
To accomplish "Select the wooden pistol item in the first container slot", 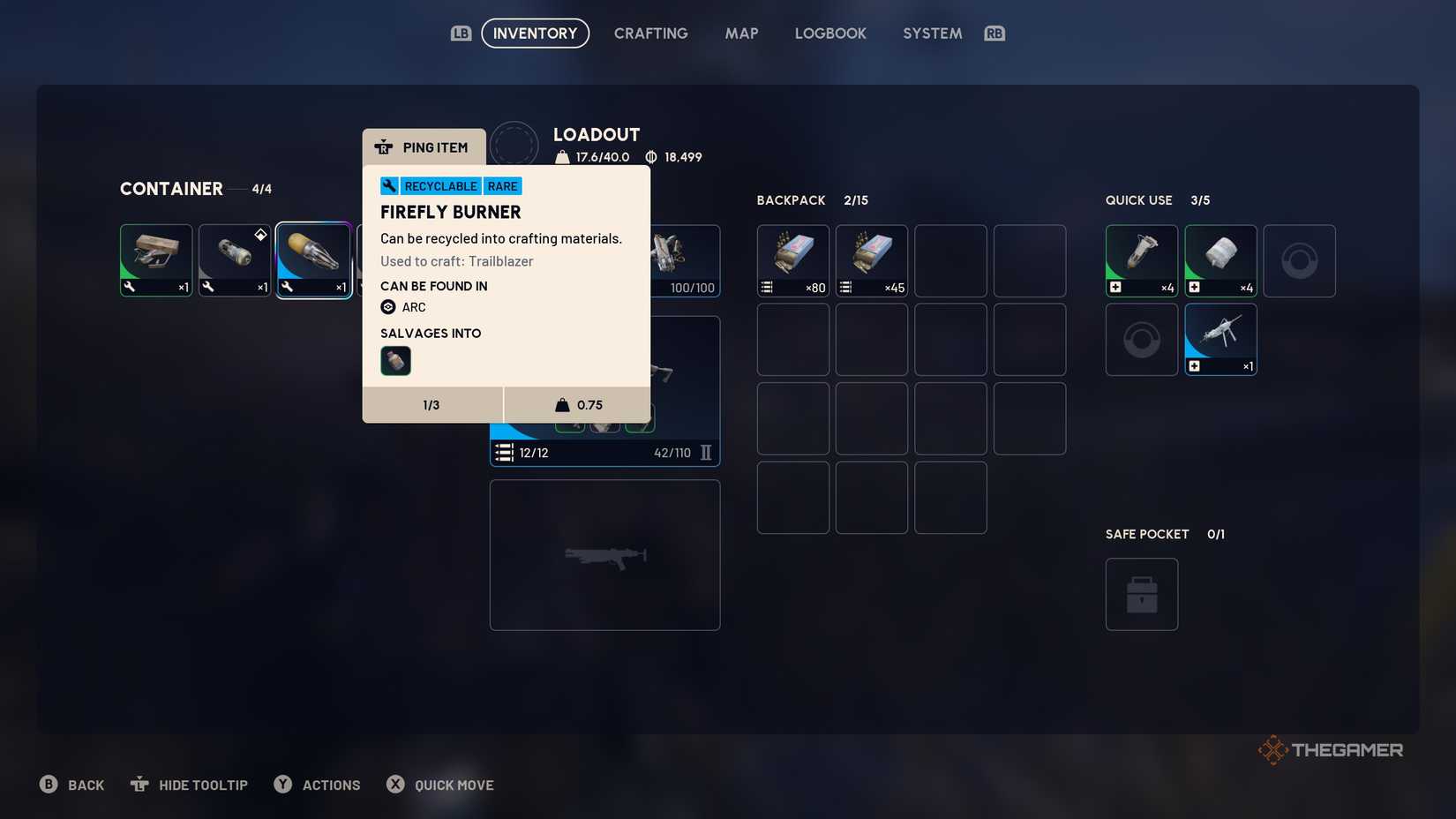I will [x=155, y=259].
